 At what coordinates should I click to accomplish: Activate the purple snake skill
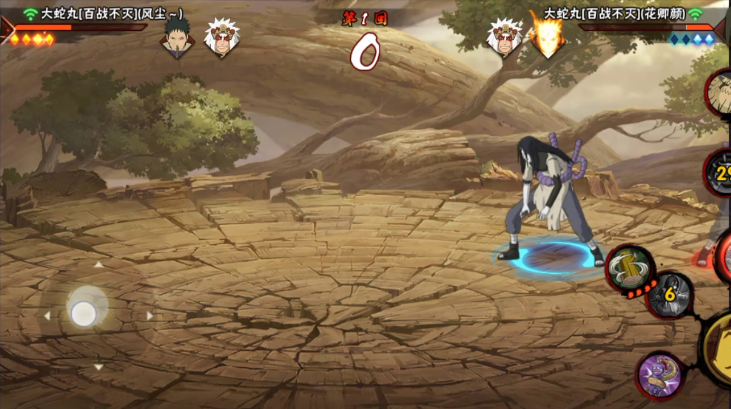659,375
